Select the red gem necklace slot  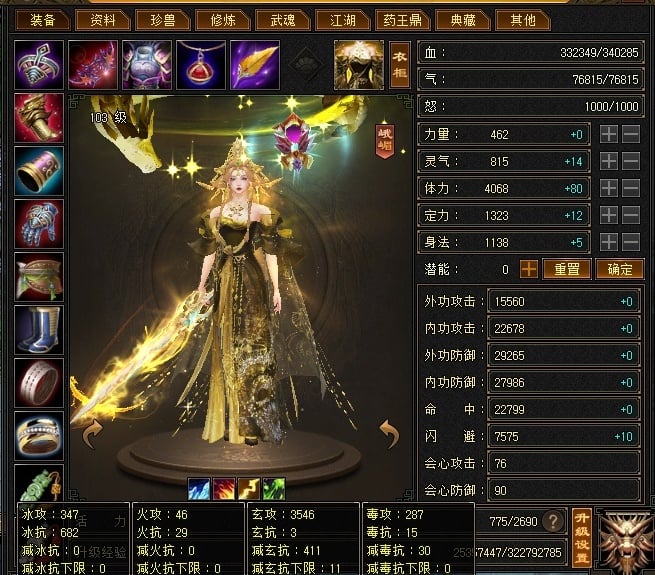click(x=200, y=65)
